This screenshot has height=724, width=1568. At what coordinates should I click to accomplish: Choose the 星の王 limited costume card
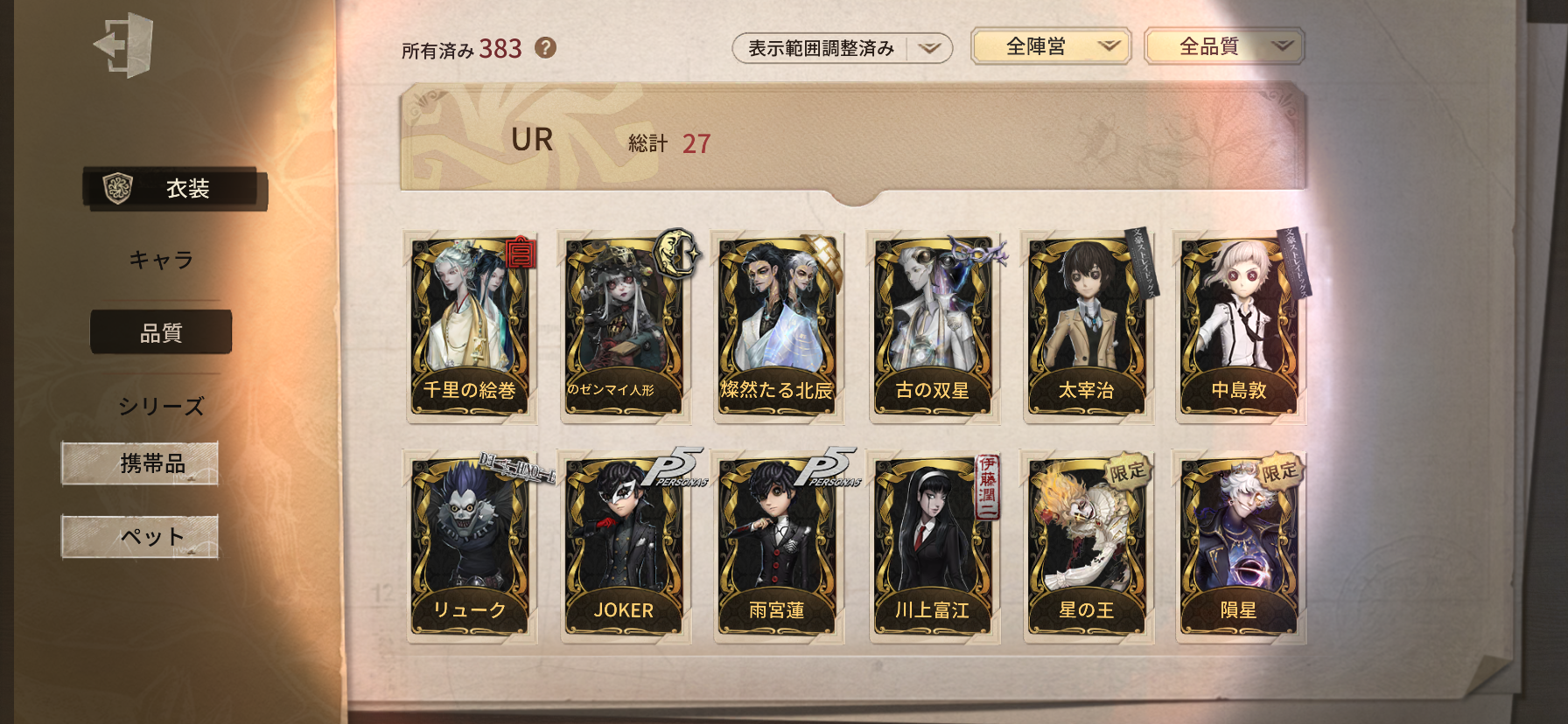pos(1086,548)
